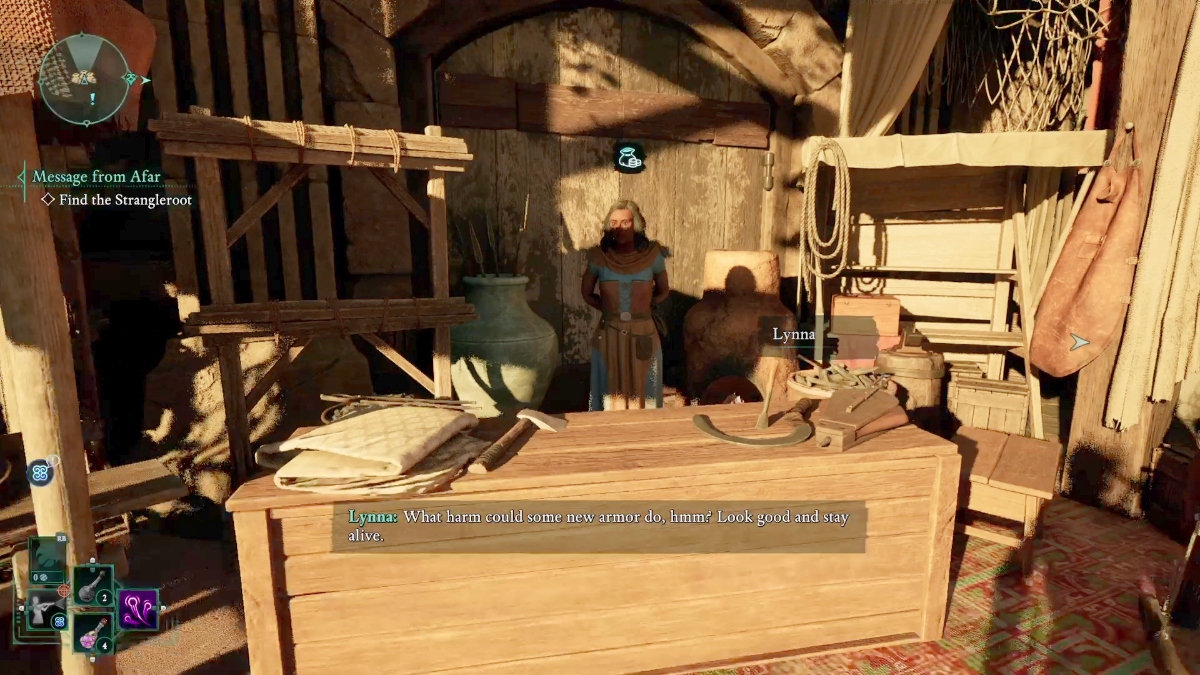Click the exclamation marker inside the minimap
Screen dimensions: 1200x675
coord(92,99)
